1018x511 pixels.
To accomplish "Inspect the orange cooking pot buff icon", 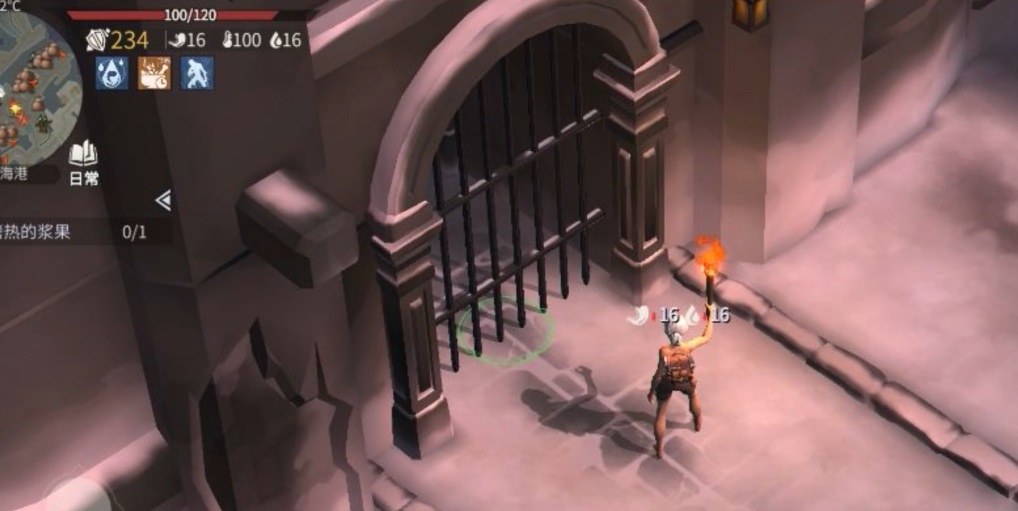I will (154, 73).
